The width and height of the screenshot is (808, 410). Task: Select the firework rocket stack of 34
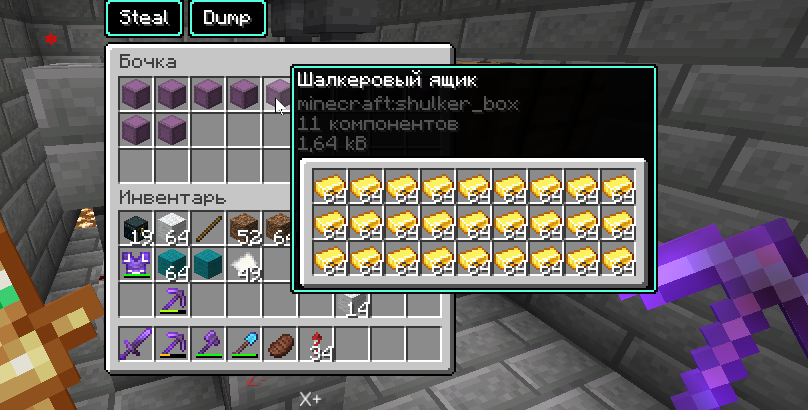tap(317, 343)
